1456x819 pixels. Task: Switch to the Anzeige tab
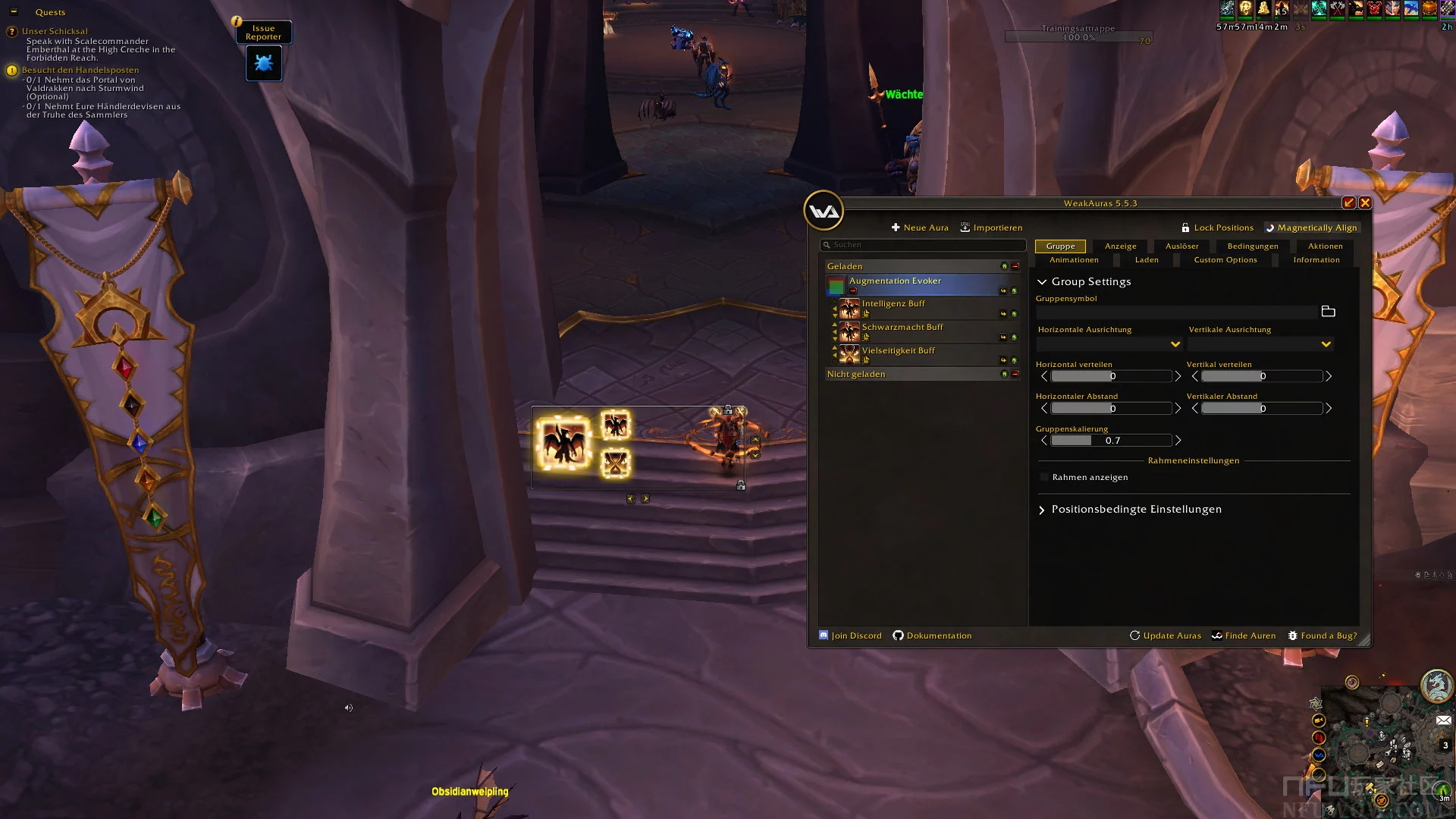click(1120, 246)
